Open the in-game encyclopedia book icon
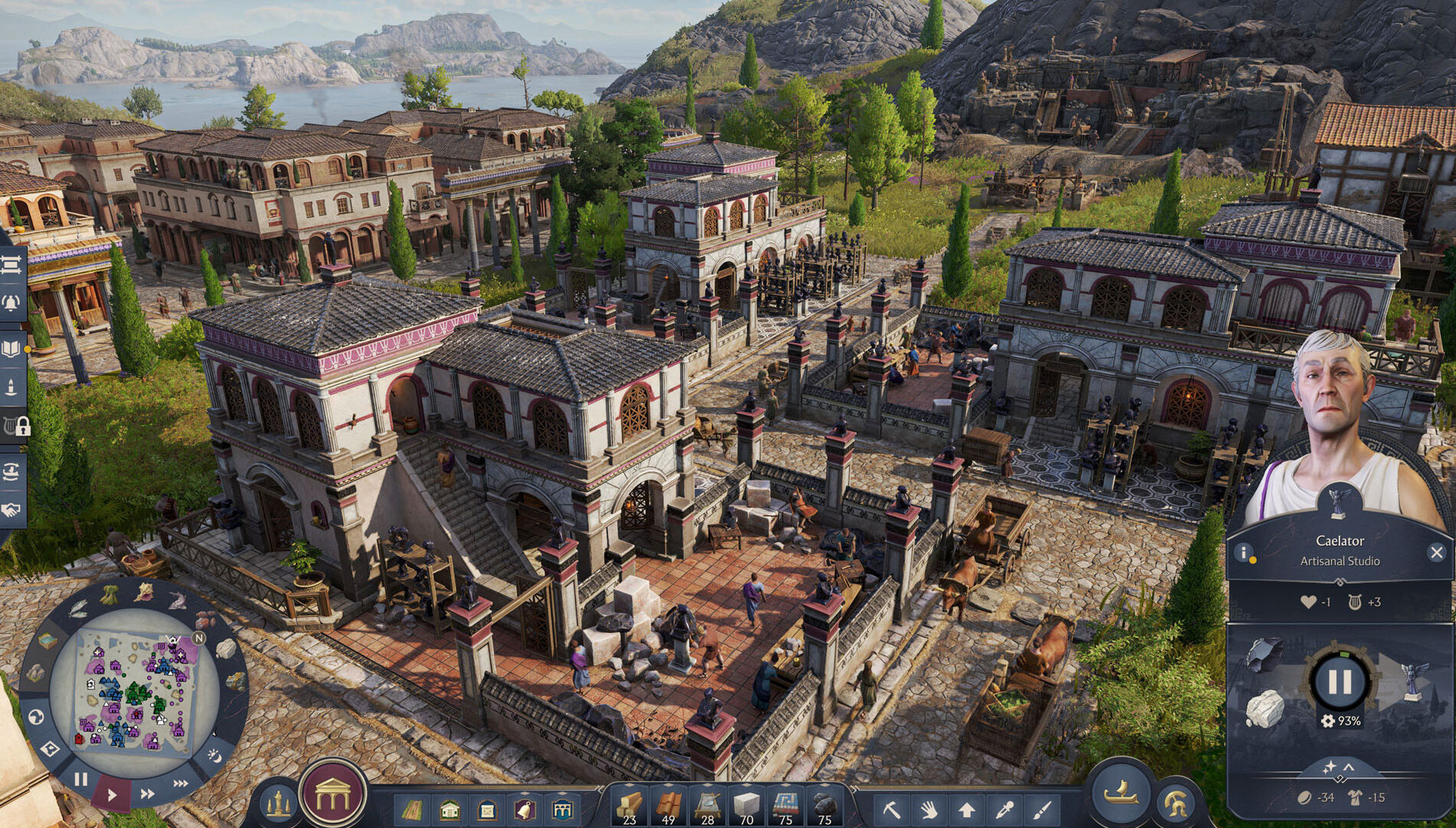1456x828 pixels. pyautogui.click(x=11, y=348)
